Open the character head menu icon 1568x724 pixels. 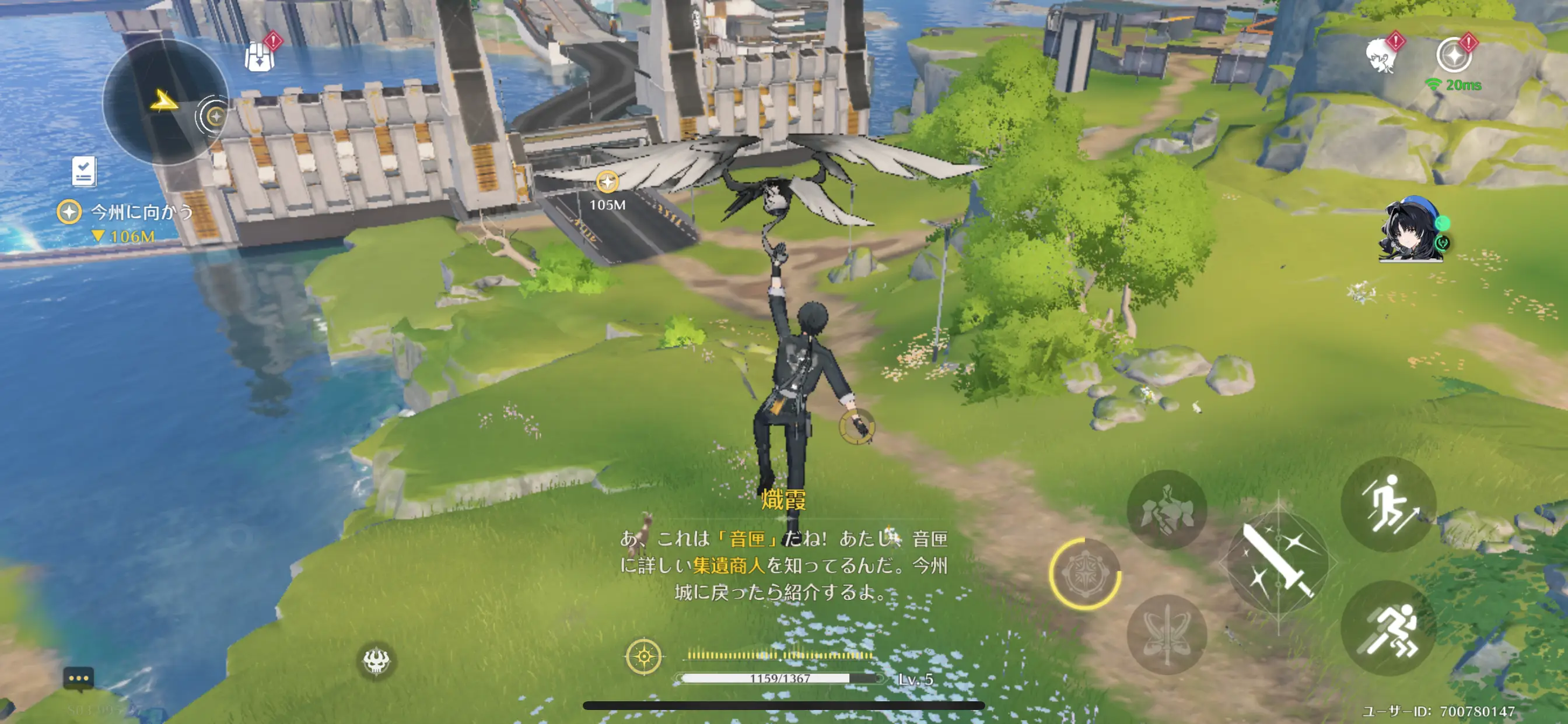1381,56
